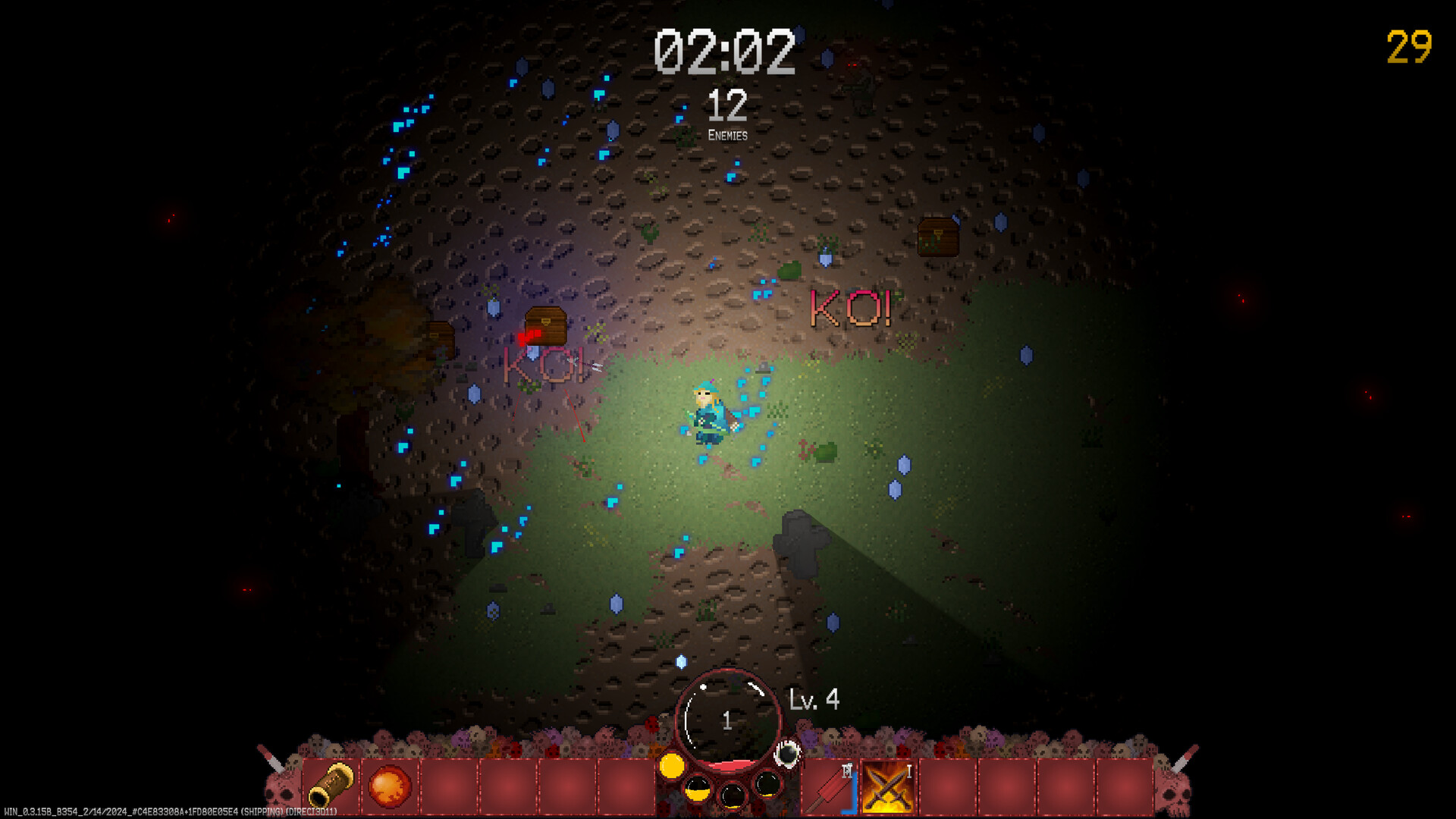Click the Lv. 4 level label
Viewport: 1456px width, 819px height.
tap(813, 700)
